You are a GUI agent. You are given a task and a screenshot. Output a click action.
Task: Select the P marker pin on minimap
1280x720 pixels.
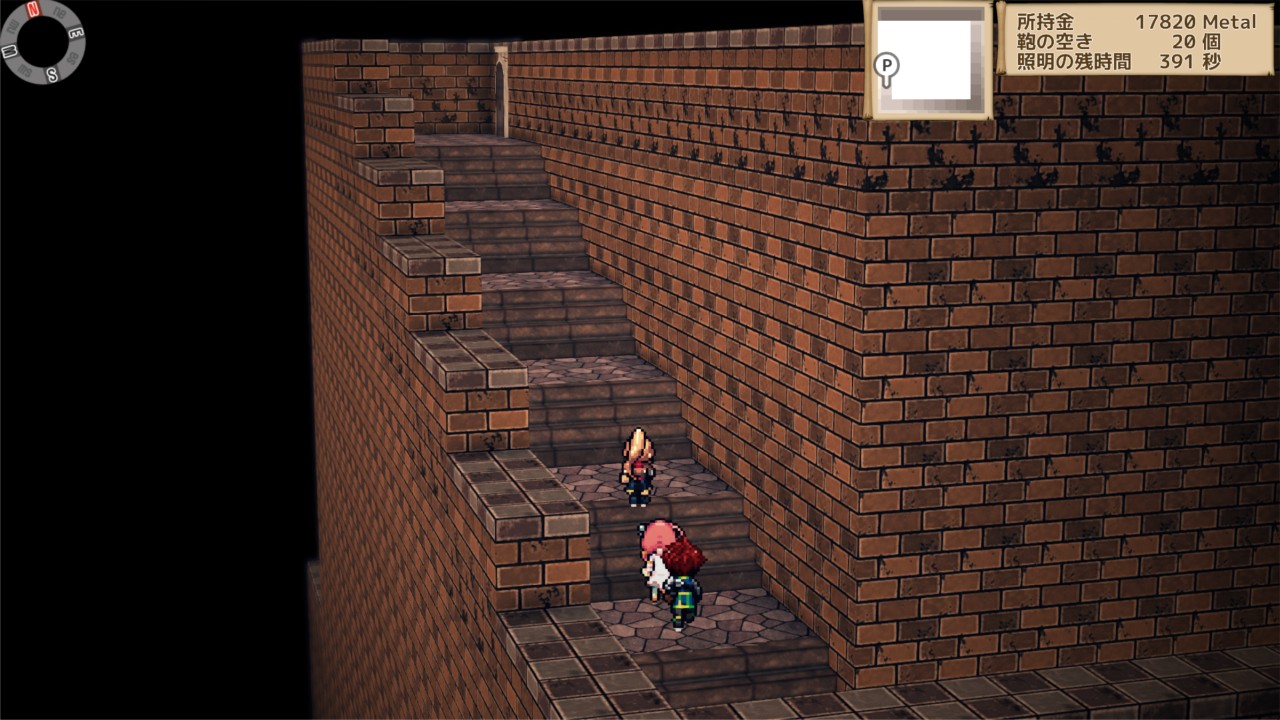click(886, 67)
